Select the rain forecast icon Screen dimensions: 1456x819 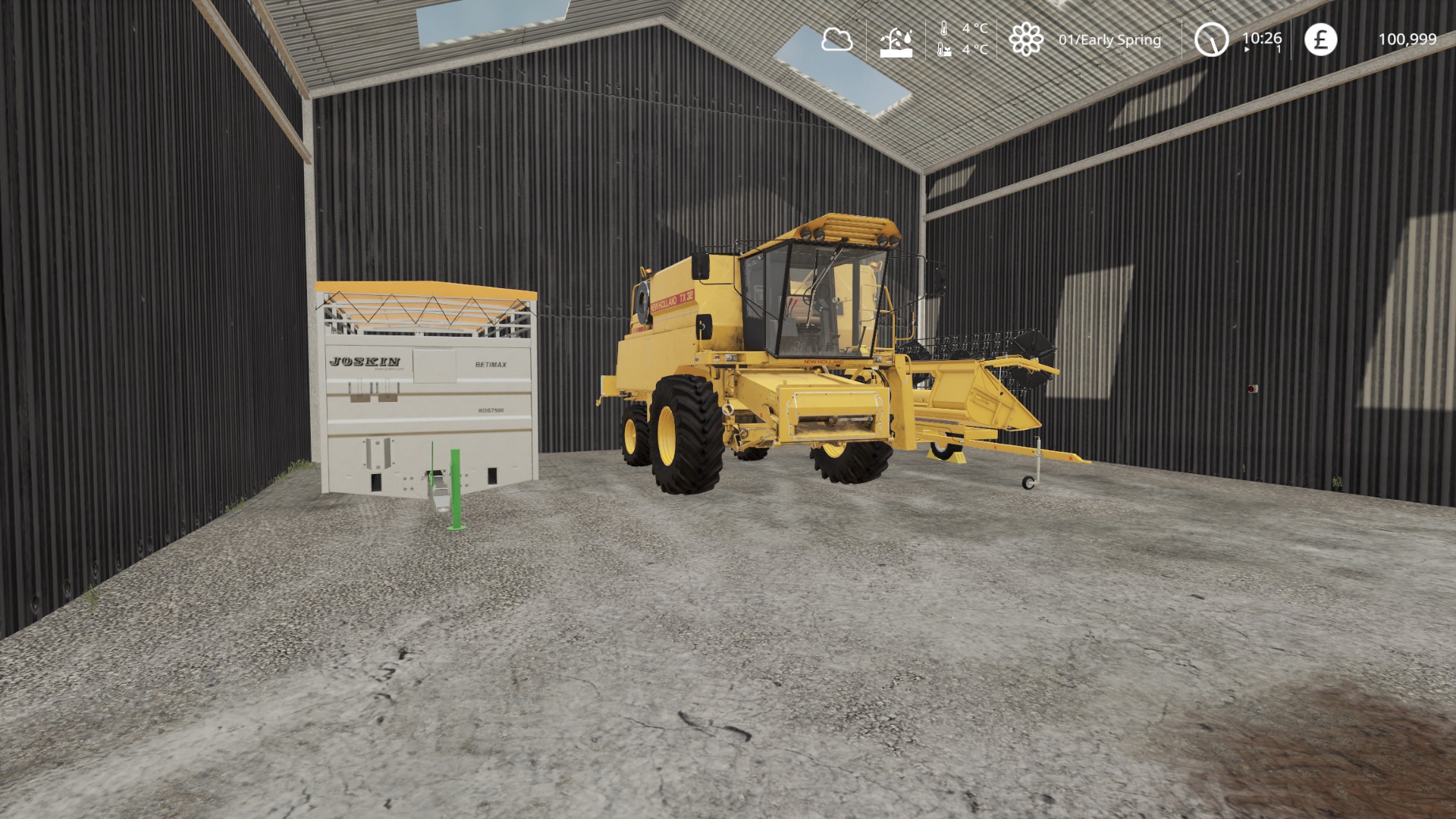point(896,41)
